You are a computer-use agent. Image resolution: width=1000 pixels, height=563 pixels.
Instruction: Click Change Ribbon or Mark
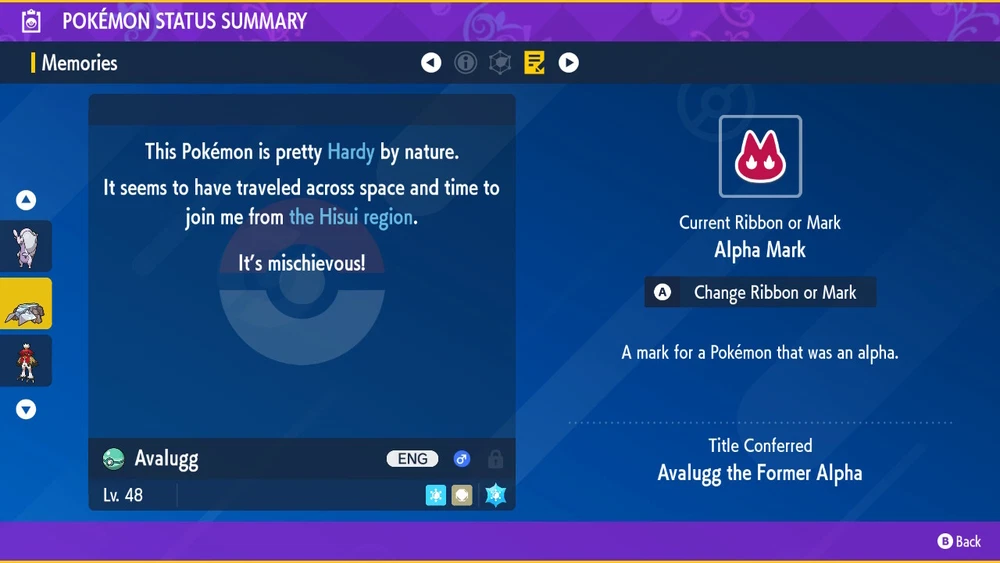click(760, 293)
